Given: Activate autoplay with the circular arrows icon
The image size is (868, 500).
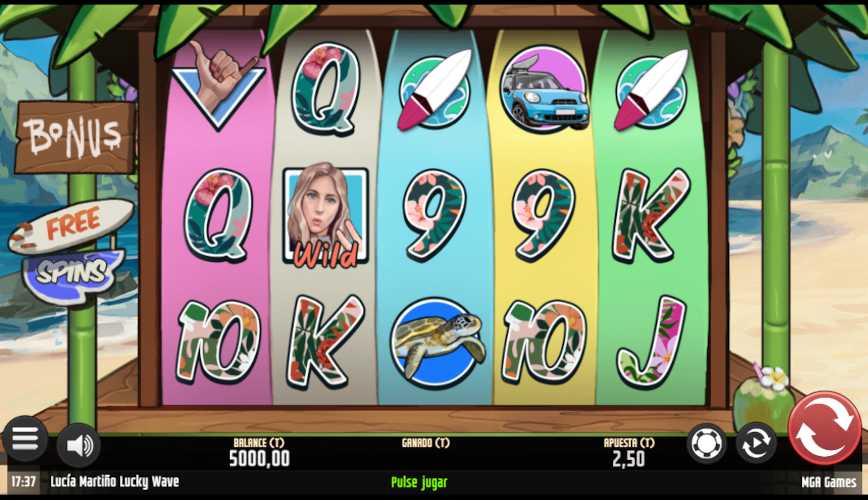Looking at the screenshot, I should (x=756, y=443).
